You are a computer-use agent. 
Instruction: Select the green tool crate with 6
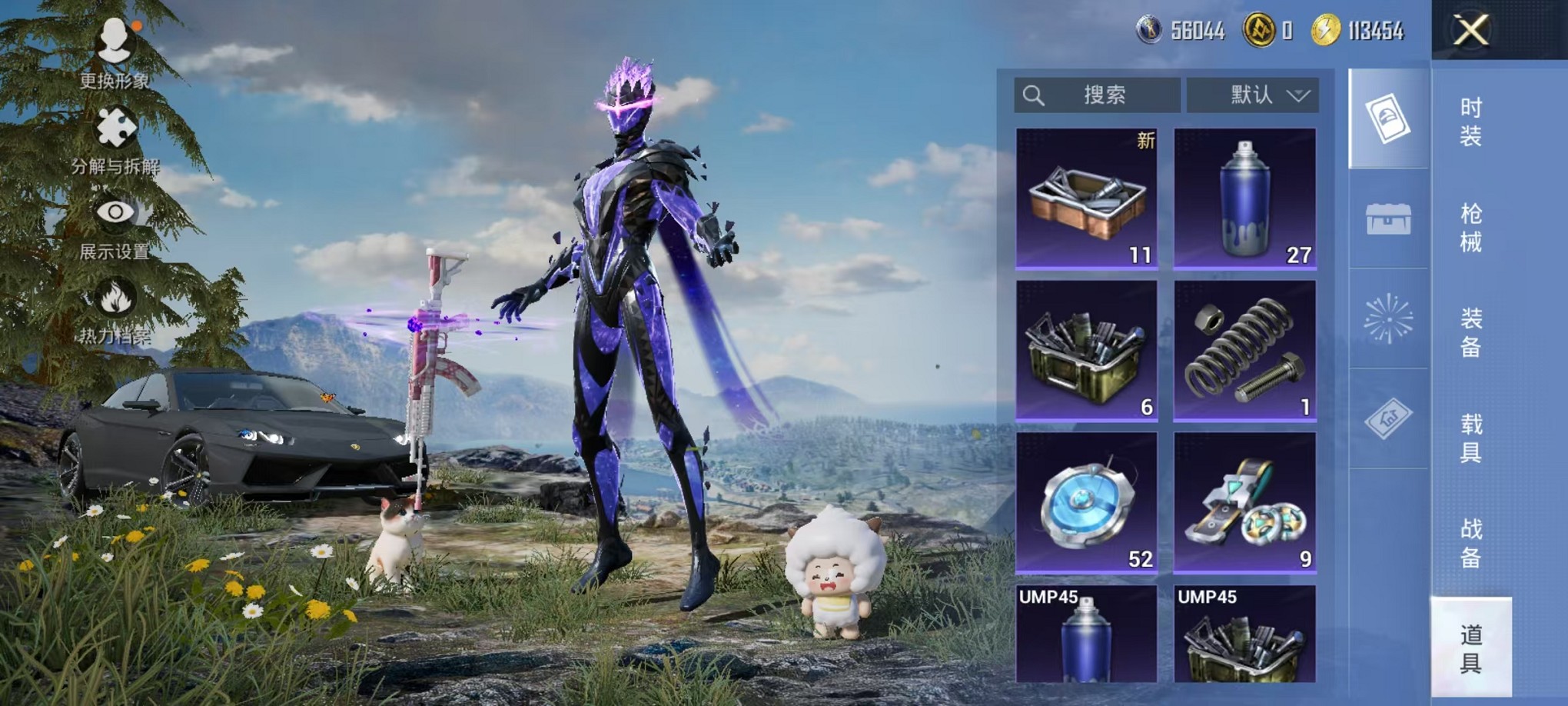click(1087, 351)
